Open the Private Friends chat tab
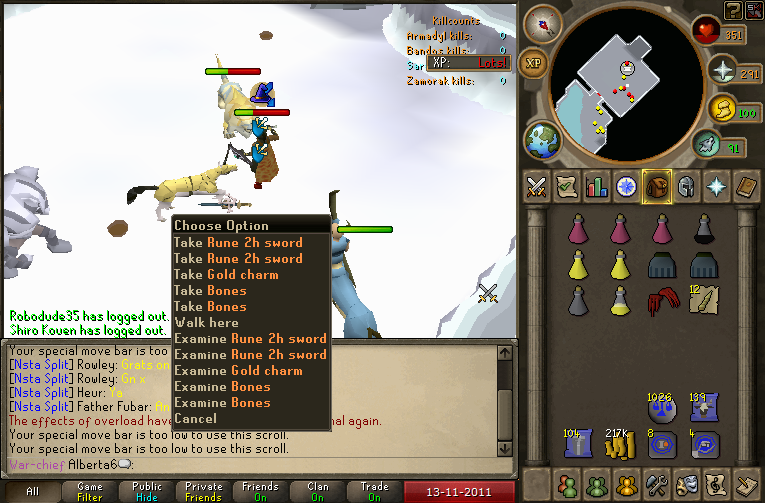The image size is (765, 503). (x=203, y=491)
